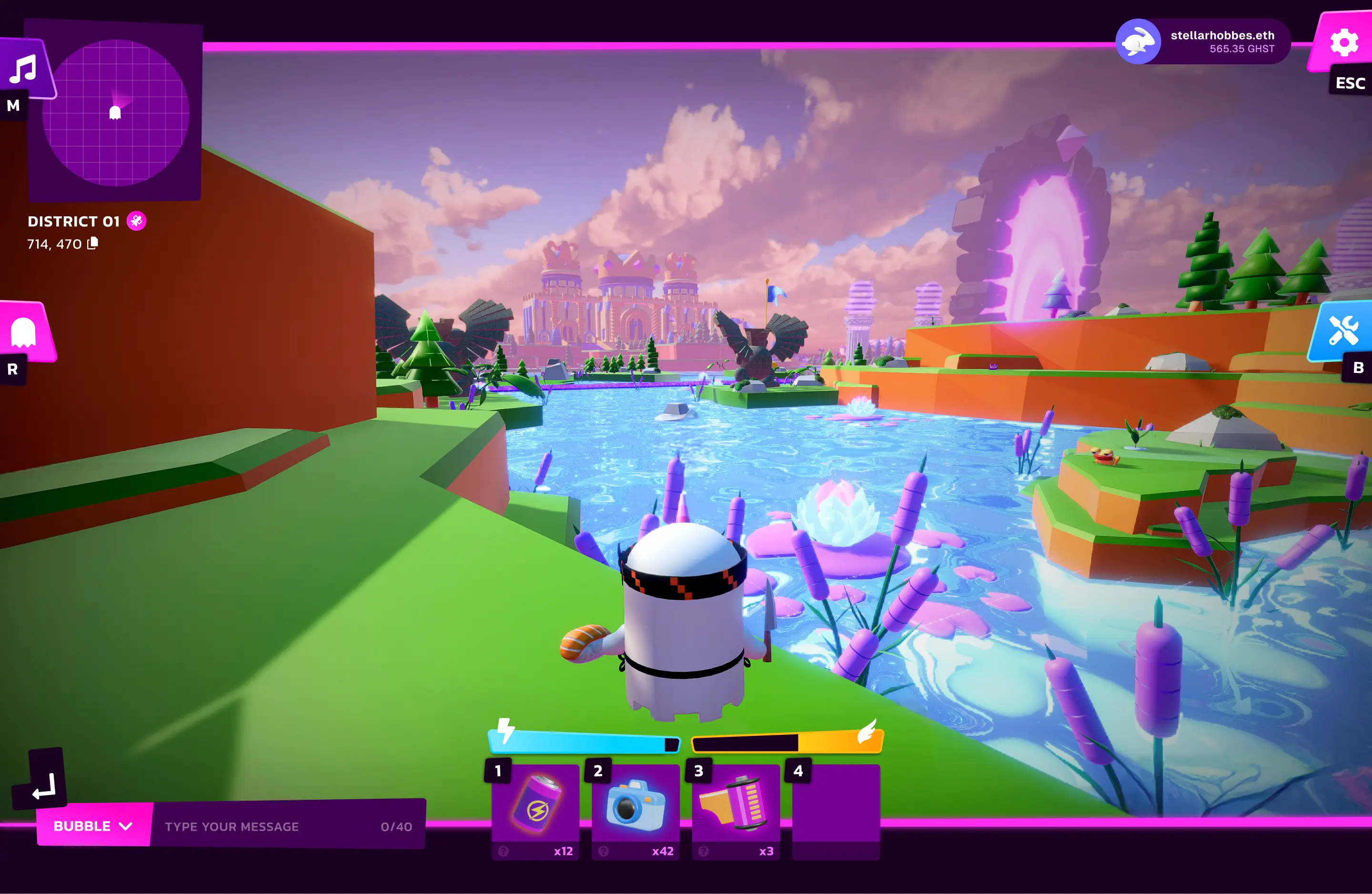Viewport: 1372px width, 894px height.
Task: Click empty hotbar slot 4
Action: point(835,810)
